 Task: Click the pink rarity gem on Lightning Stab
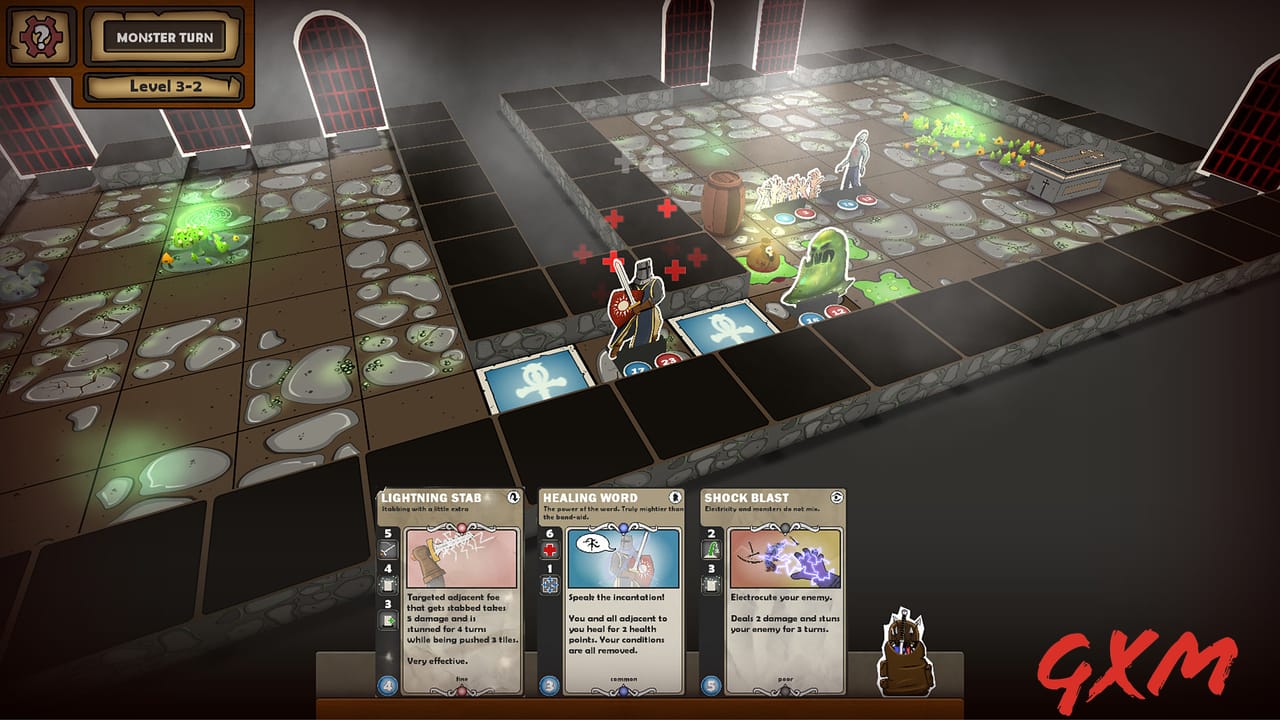(459, 526)
